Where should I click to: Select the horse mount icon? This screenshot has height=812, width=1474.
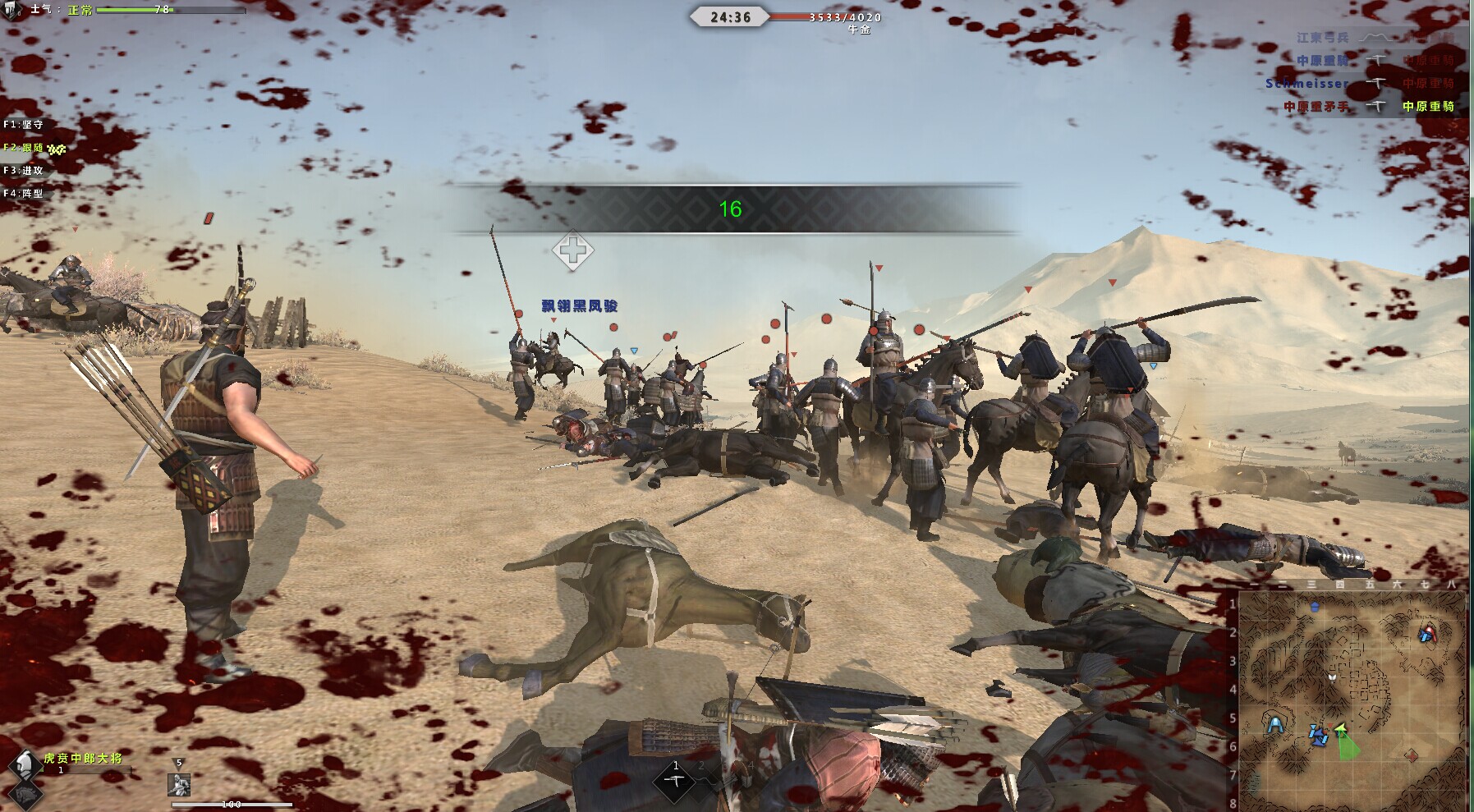pos(24,792)
